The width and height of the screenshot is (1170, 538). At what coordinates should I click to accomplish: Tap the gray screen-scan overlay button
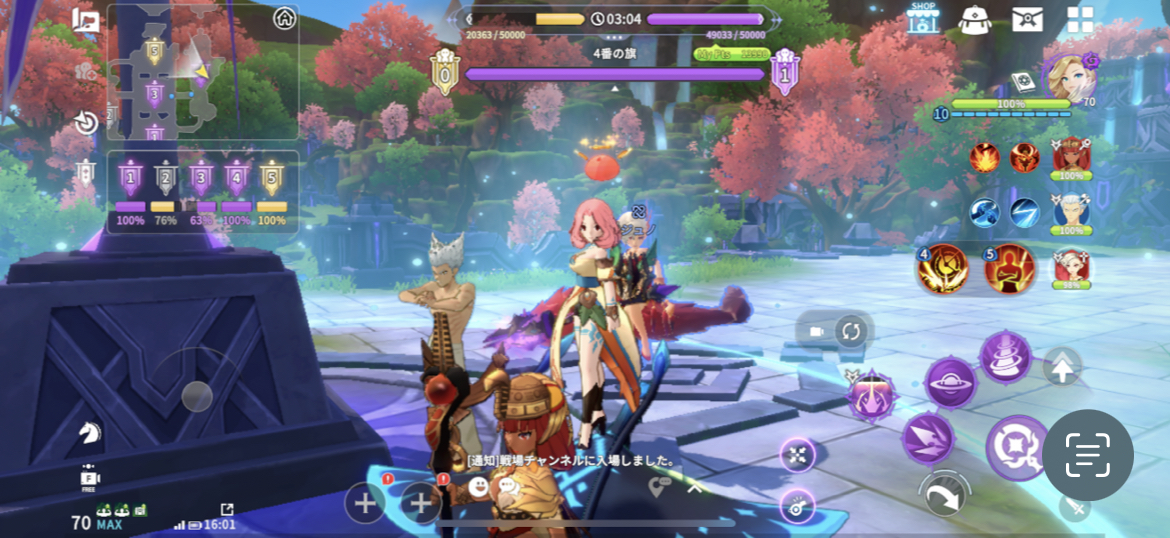pyautogui.click(x=1087, y=455)
